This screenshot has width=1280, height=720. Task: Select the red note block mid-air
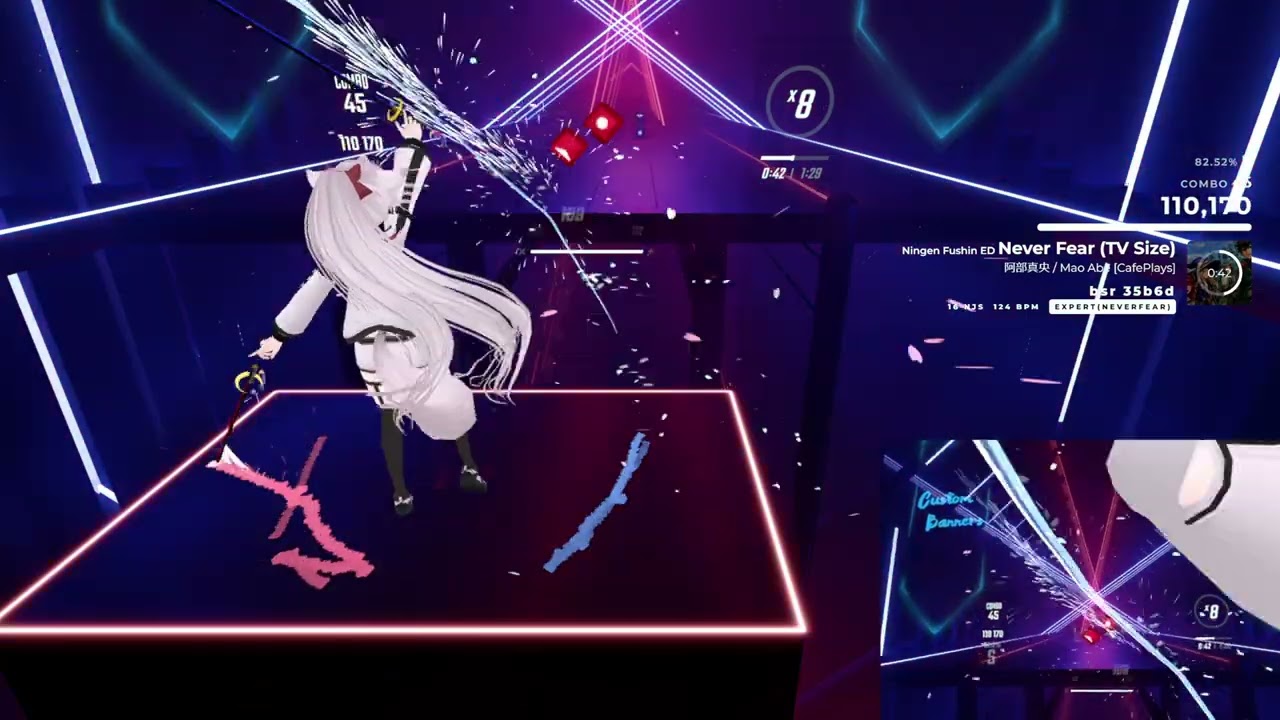(x=601, y=124)
